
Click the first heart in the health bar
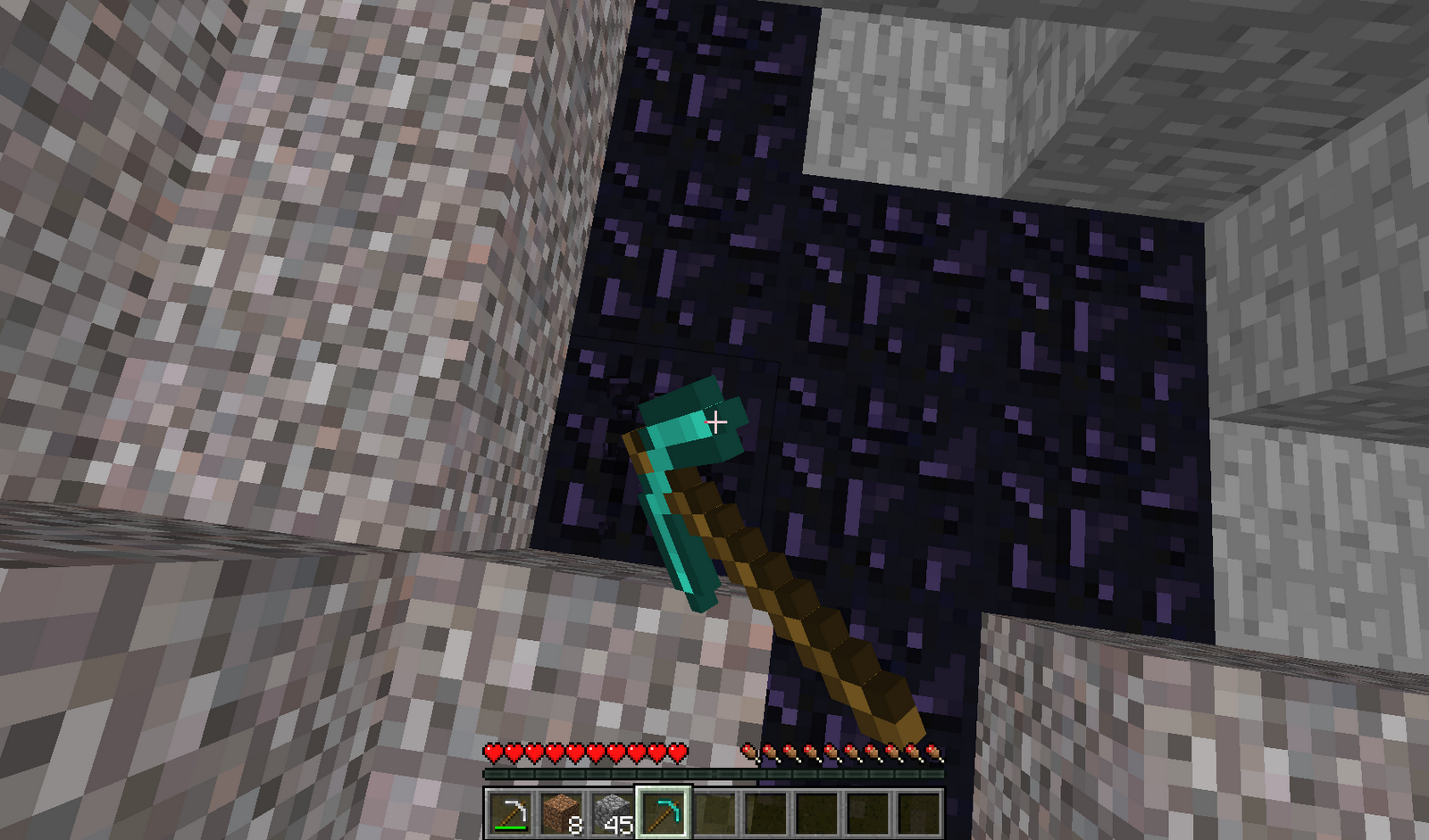(x=492, y=754)
